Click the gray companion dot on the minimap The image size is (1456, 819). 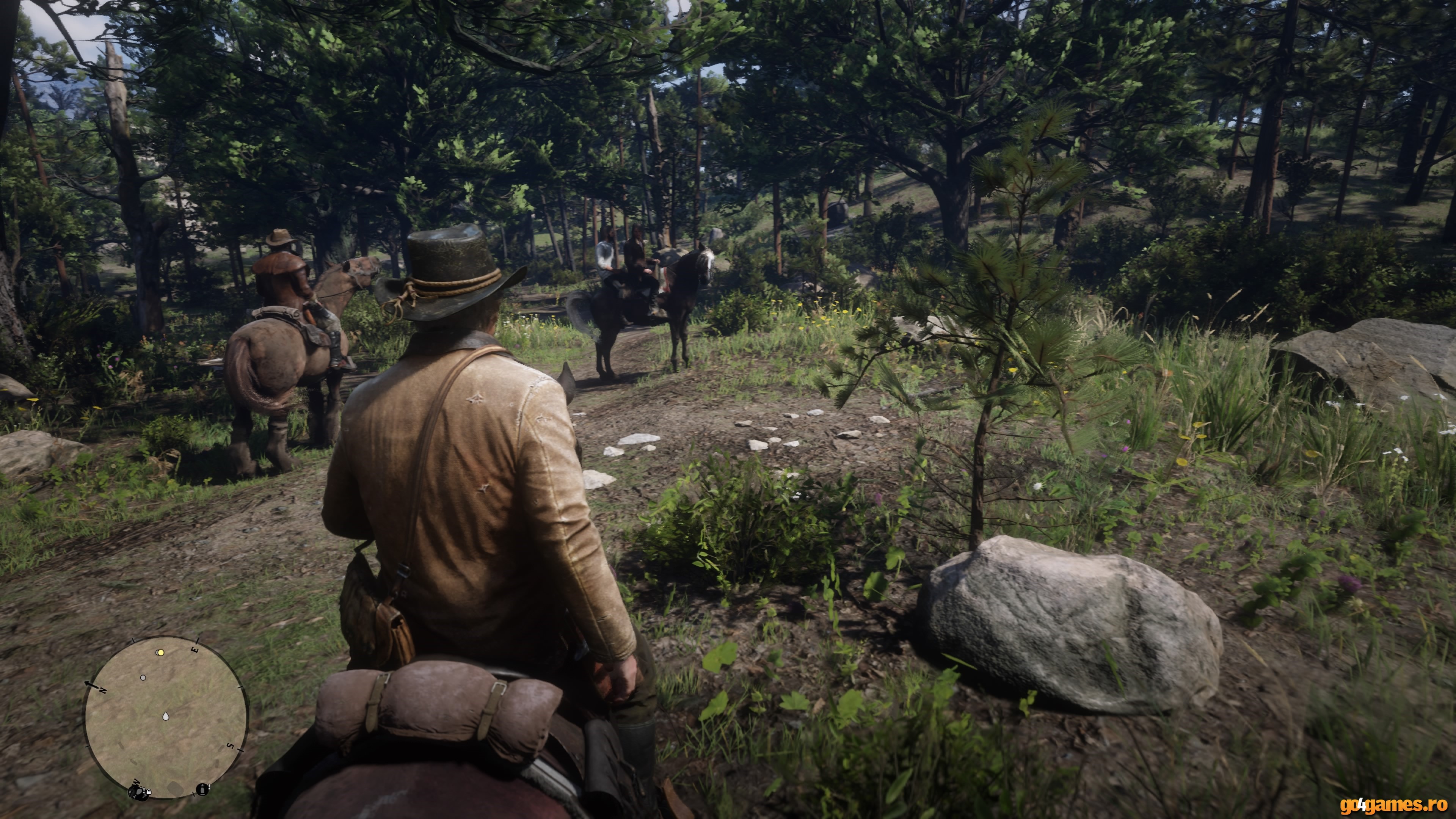click(144, 678)
